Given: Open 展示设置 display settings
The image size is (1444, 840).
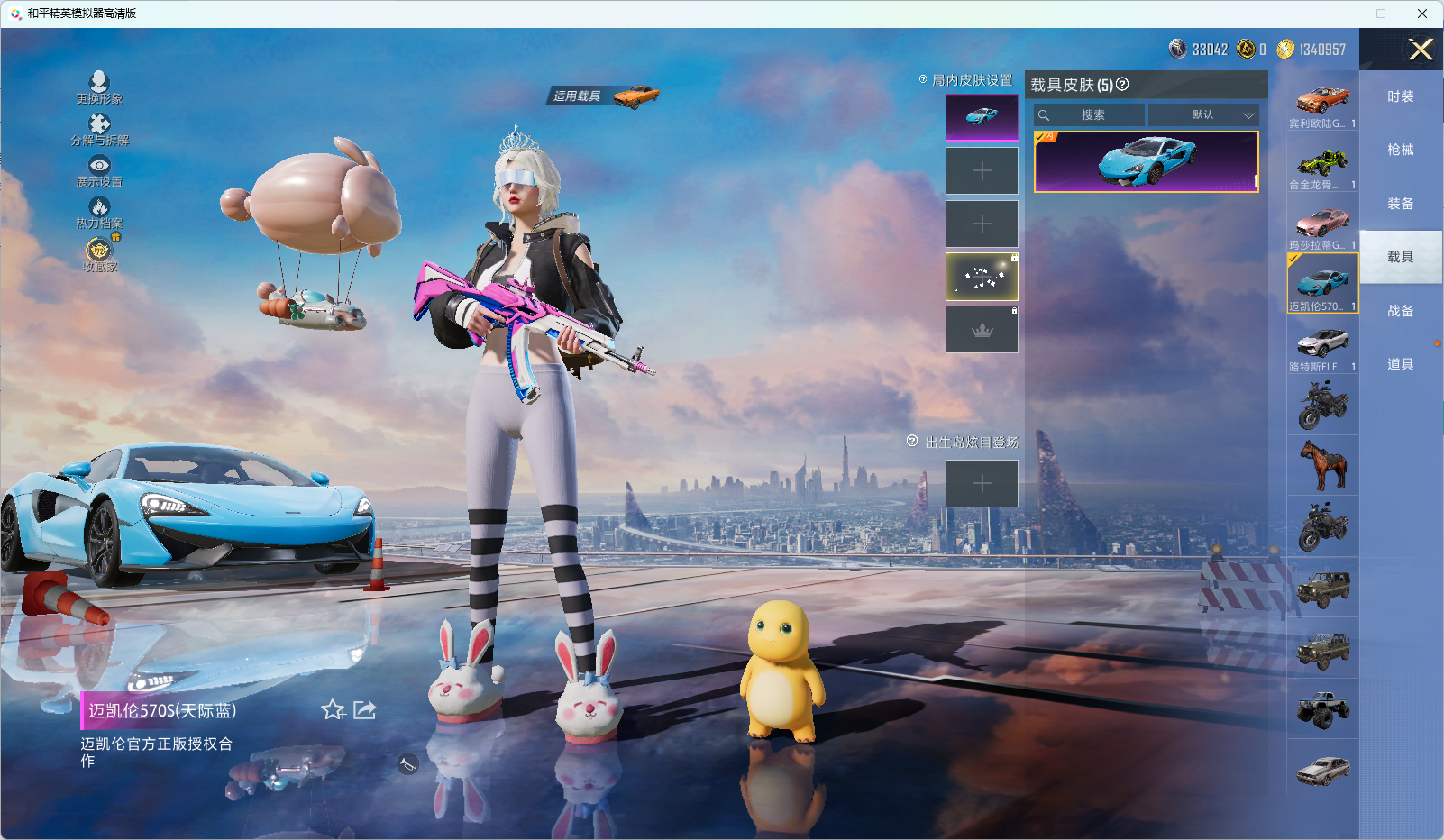Looking at the screenshot, I should point(99,169).
